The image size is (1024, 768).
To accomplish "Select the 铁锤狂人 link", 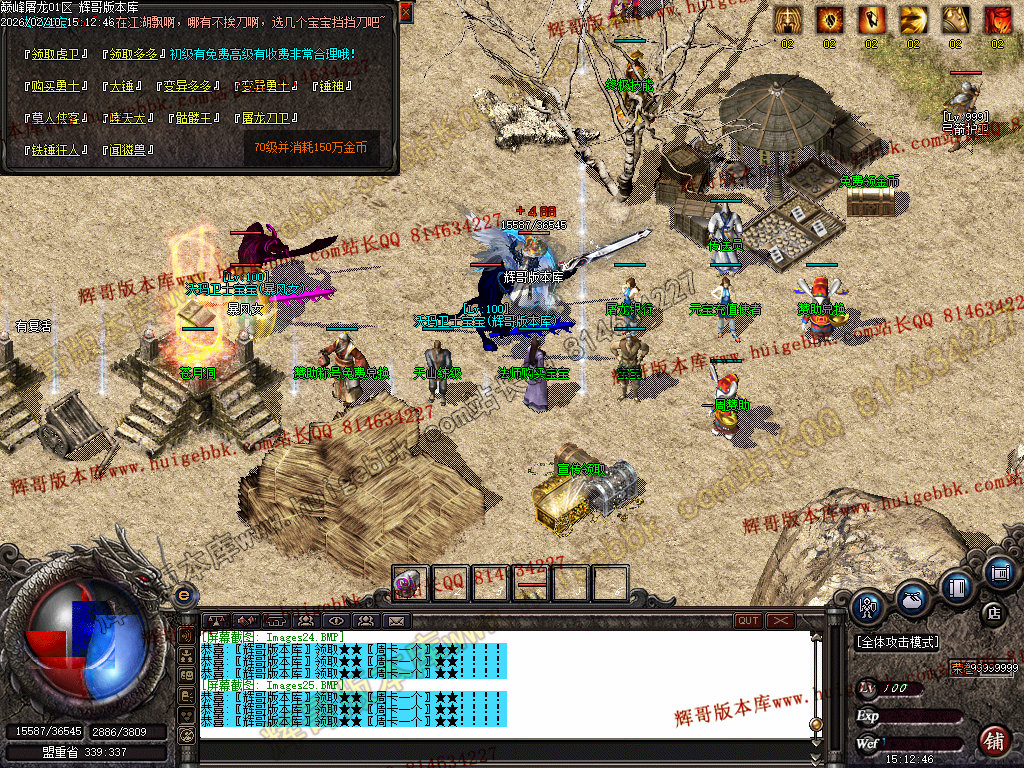I will pos(56,150).
